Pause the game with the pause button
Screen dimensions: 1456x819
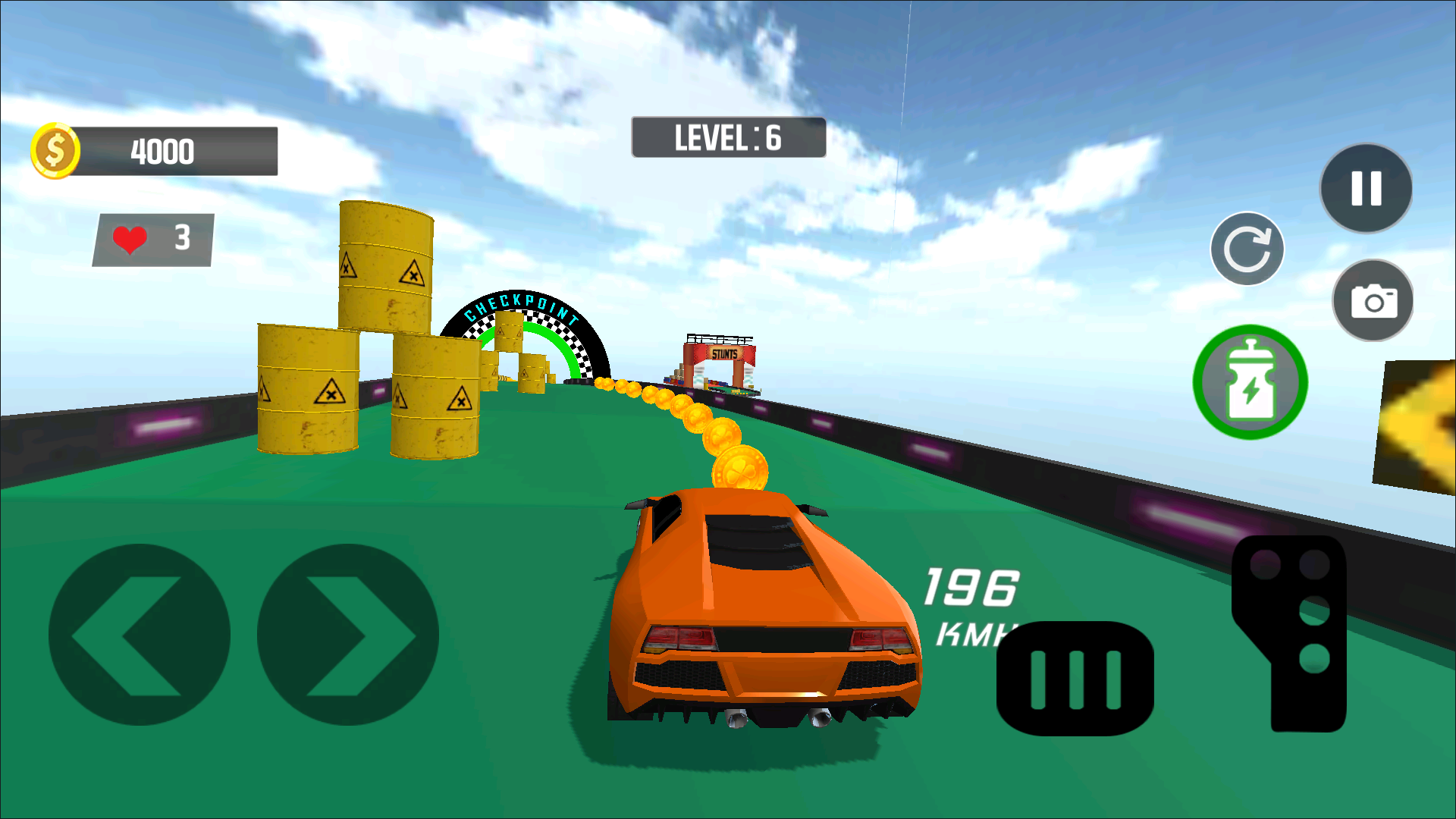[x=1366, y=188]
